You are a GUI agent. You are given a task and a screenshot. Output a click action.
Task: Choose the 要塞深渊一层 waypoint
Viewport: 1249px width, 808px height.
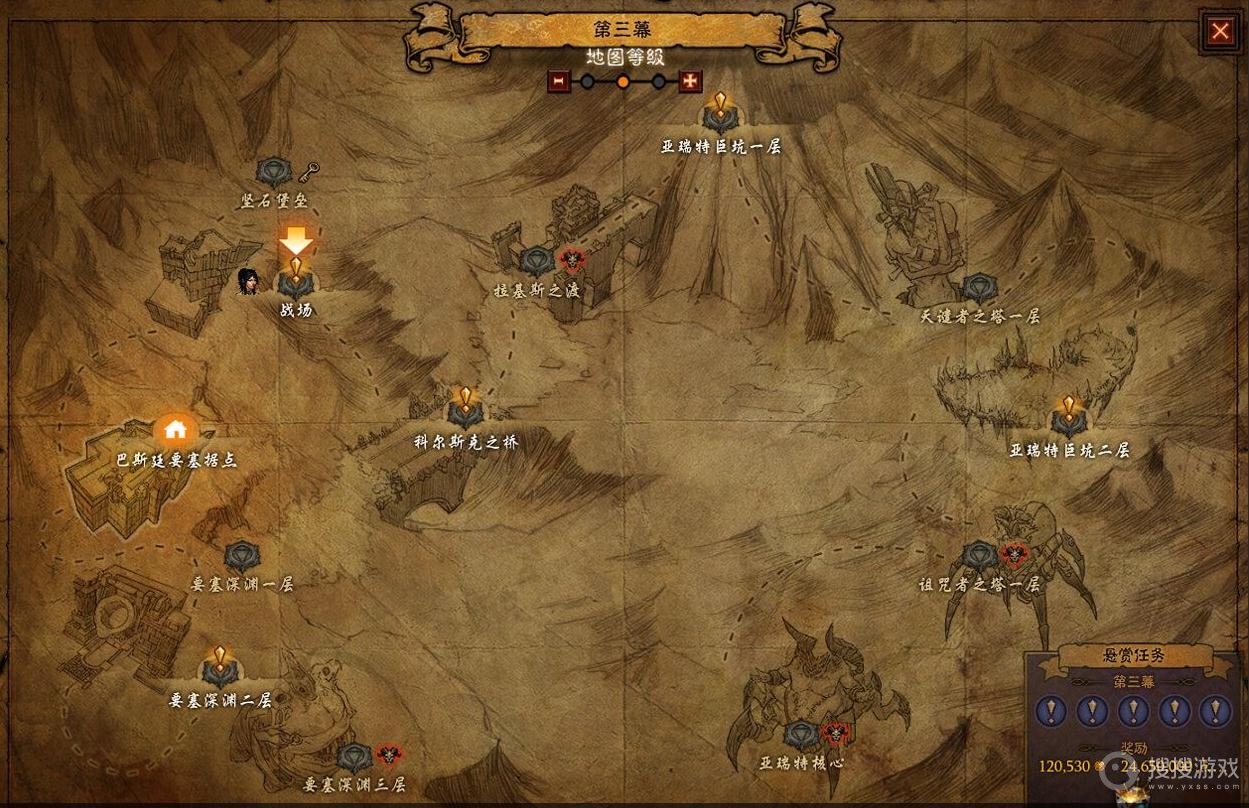pos(242,556)
